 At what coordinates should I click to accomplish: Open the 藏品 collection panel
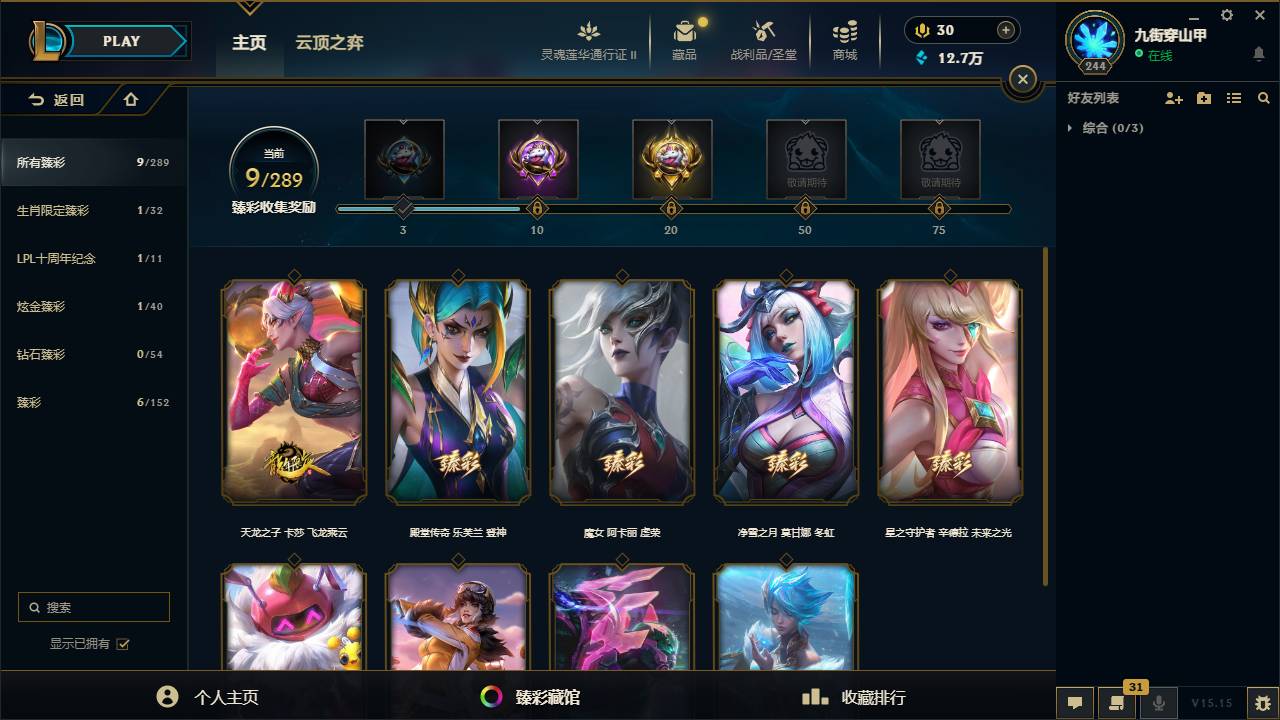pos(684,41)
